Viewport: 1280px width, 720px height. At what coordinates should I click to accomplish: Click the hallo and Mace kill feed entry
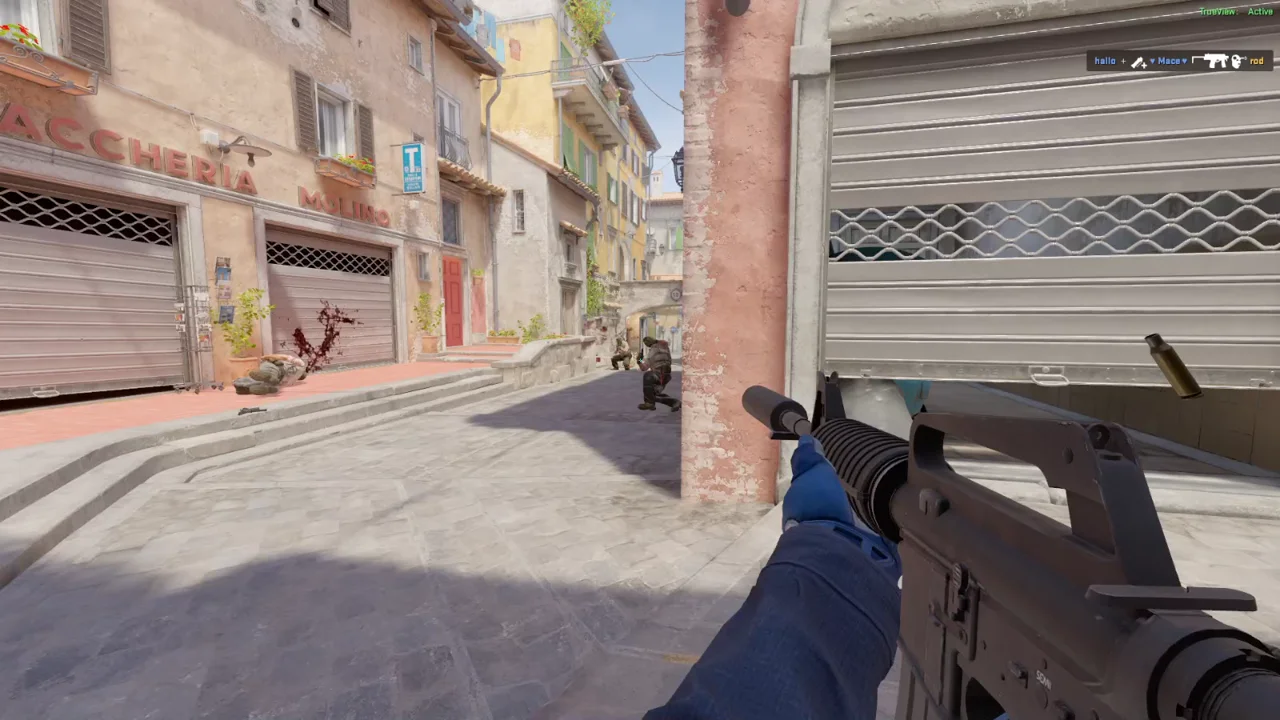[x=1179, y=61]
